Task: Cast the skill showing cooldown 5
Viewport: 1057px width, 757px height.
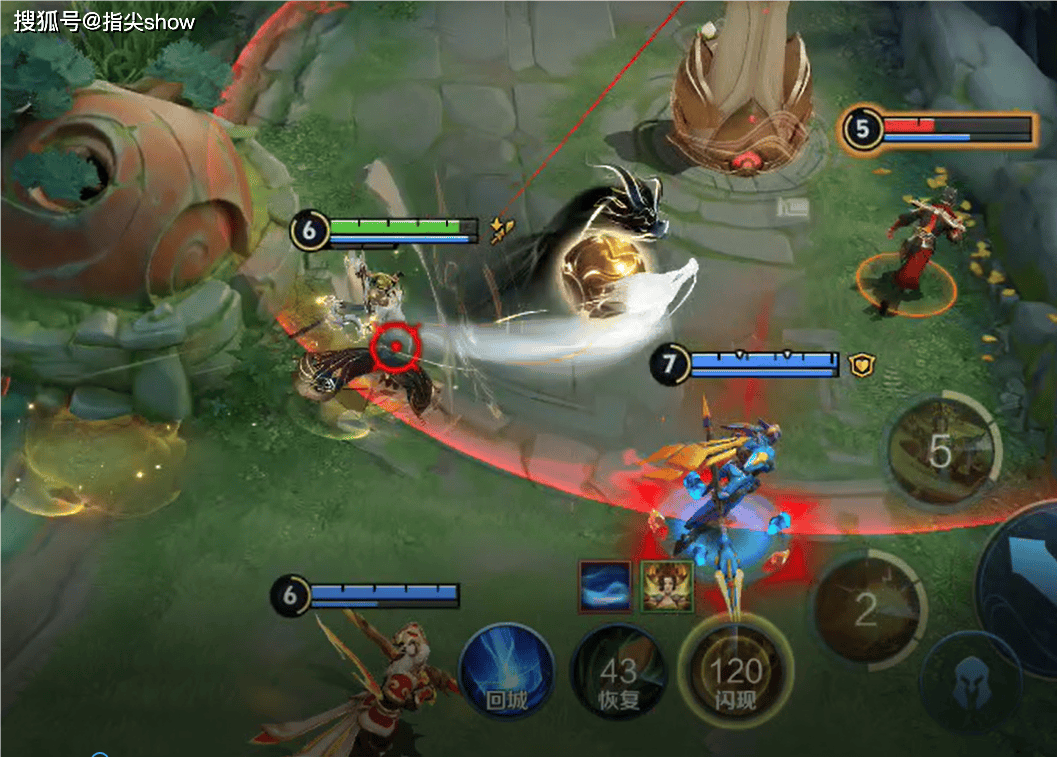Action: click(x=942, y=451)
